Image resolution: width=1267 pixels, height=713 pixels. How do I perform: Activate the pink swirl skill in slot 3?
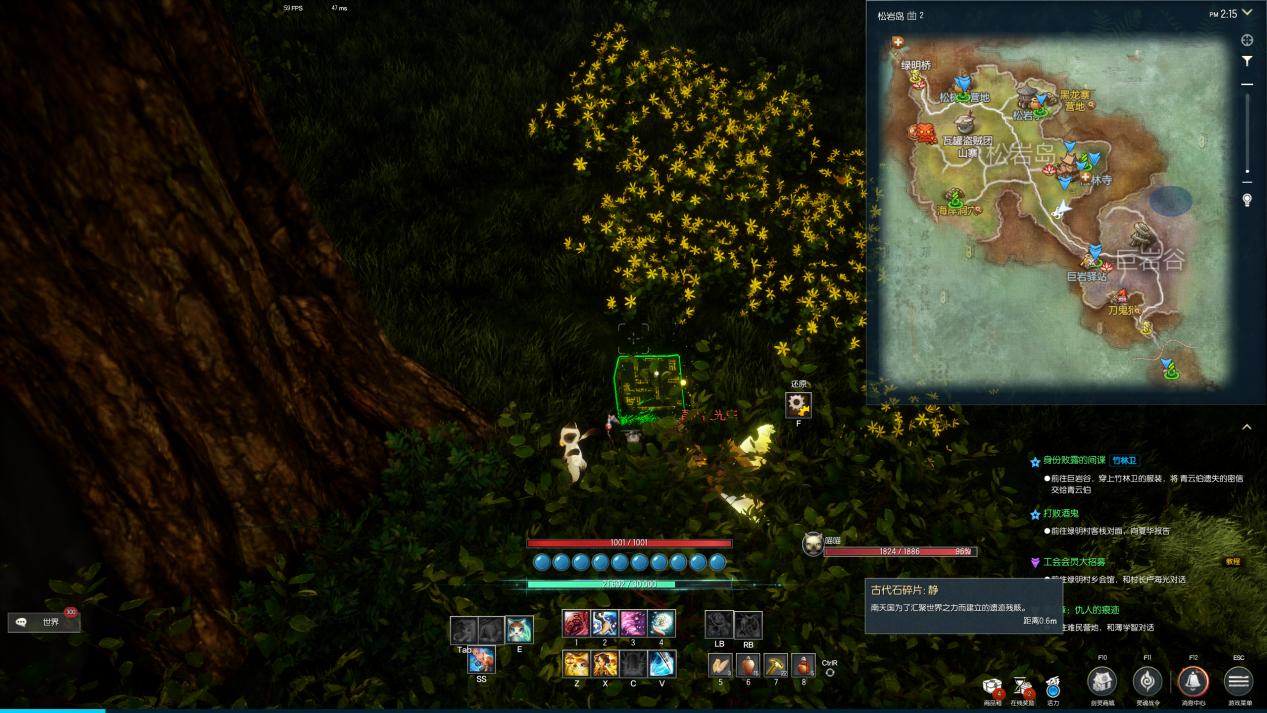pos(633,624)
